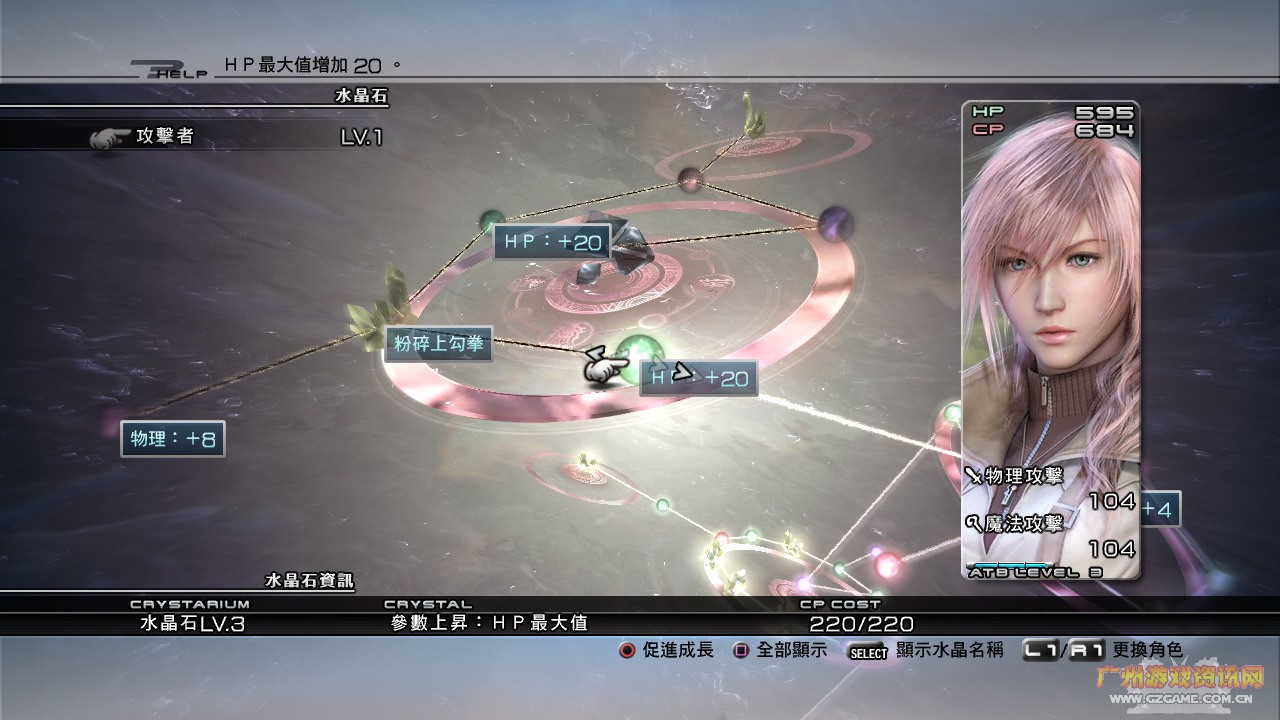
Task: Pick the HP:+20 label beside the gray crystal
Action: pos(552,242)
